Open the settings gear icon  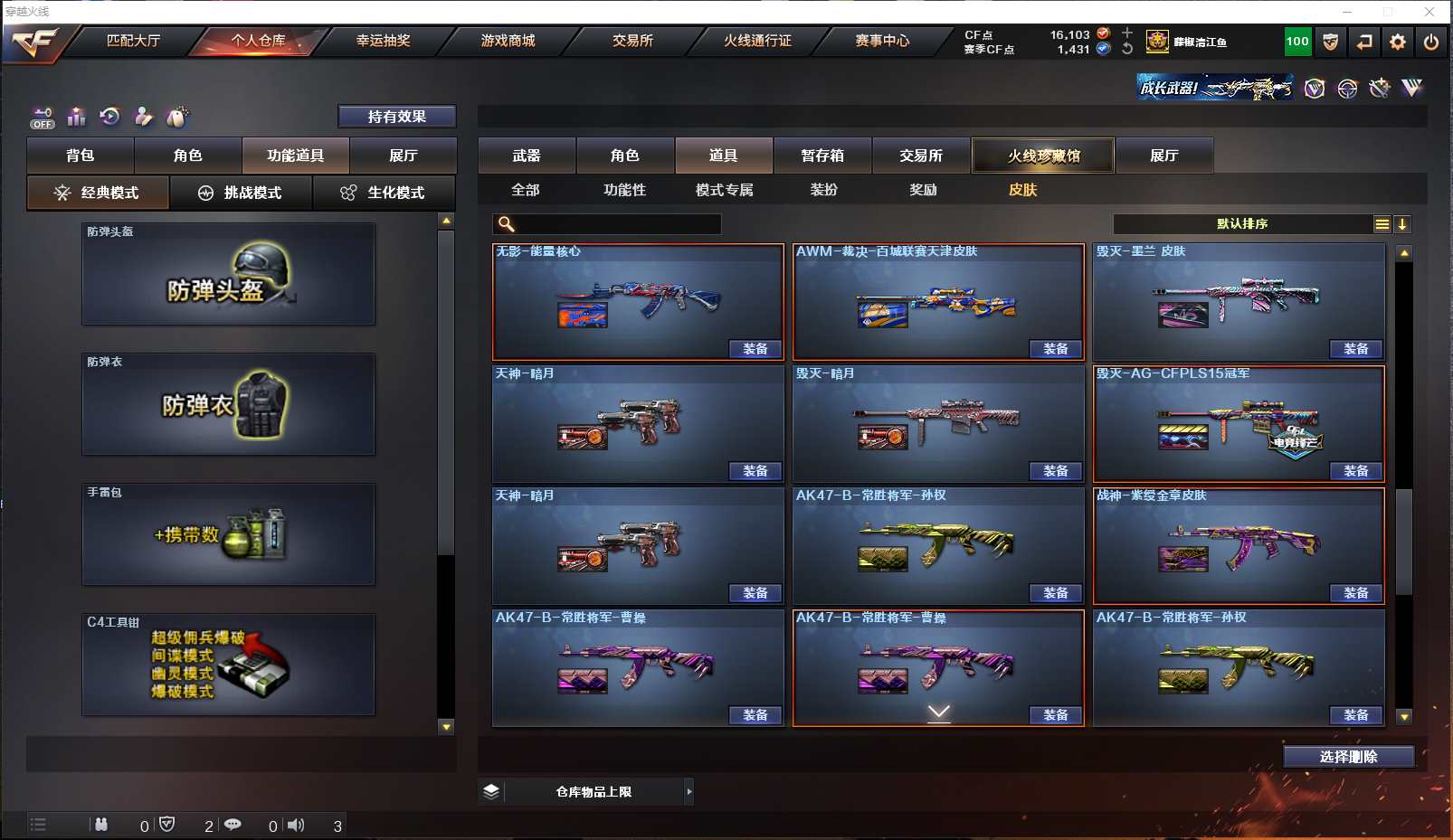click(1398, 42)
